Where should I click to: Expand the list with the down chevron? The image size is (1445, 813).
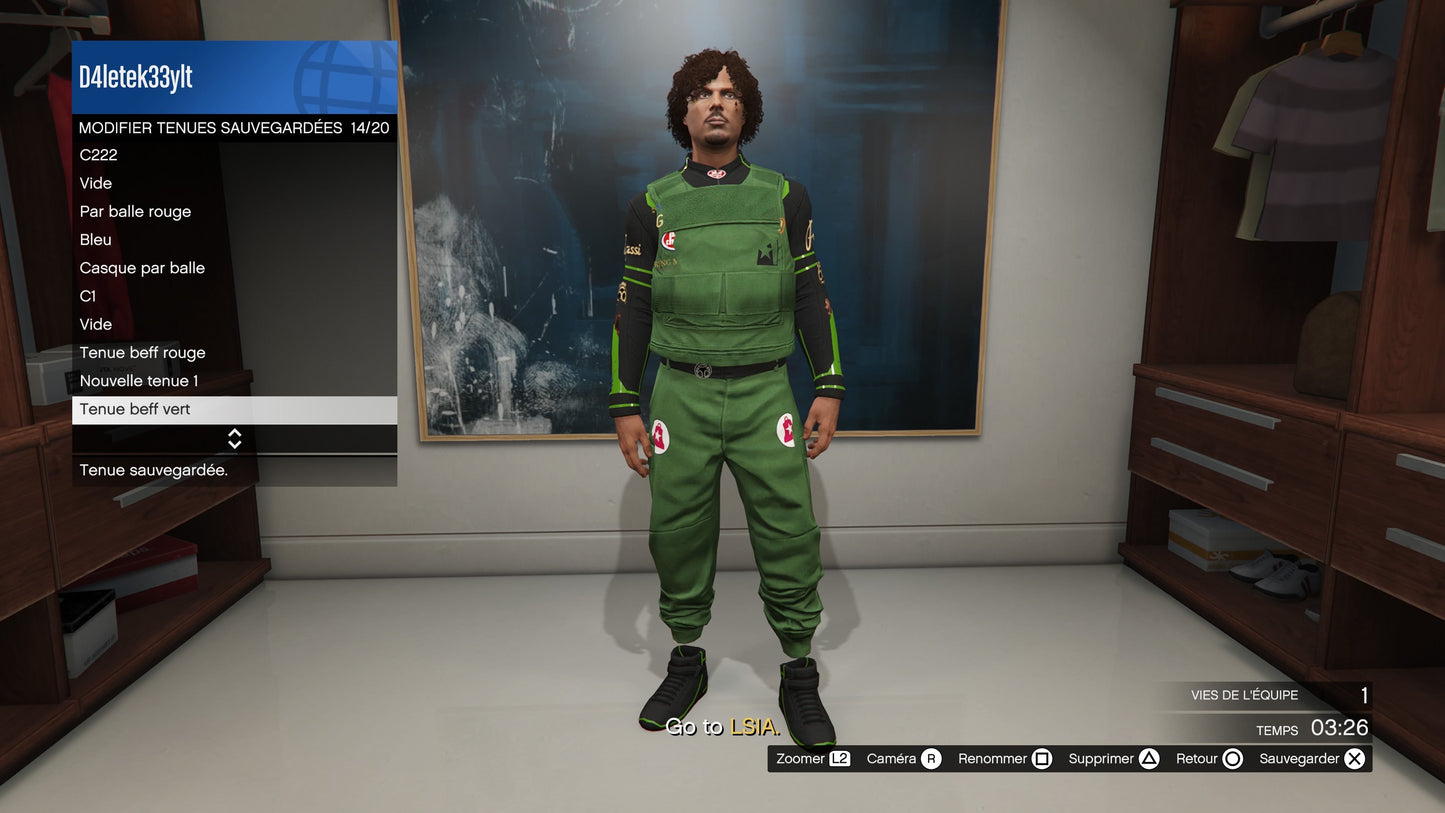[x=234, y=443]
